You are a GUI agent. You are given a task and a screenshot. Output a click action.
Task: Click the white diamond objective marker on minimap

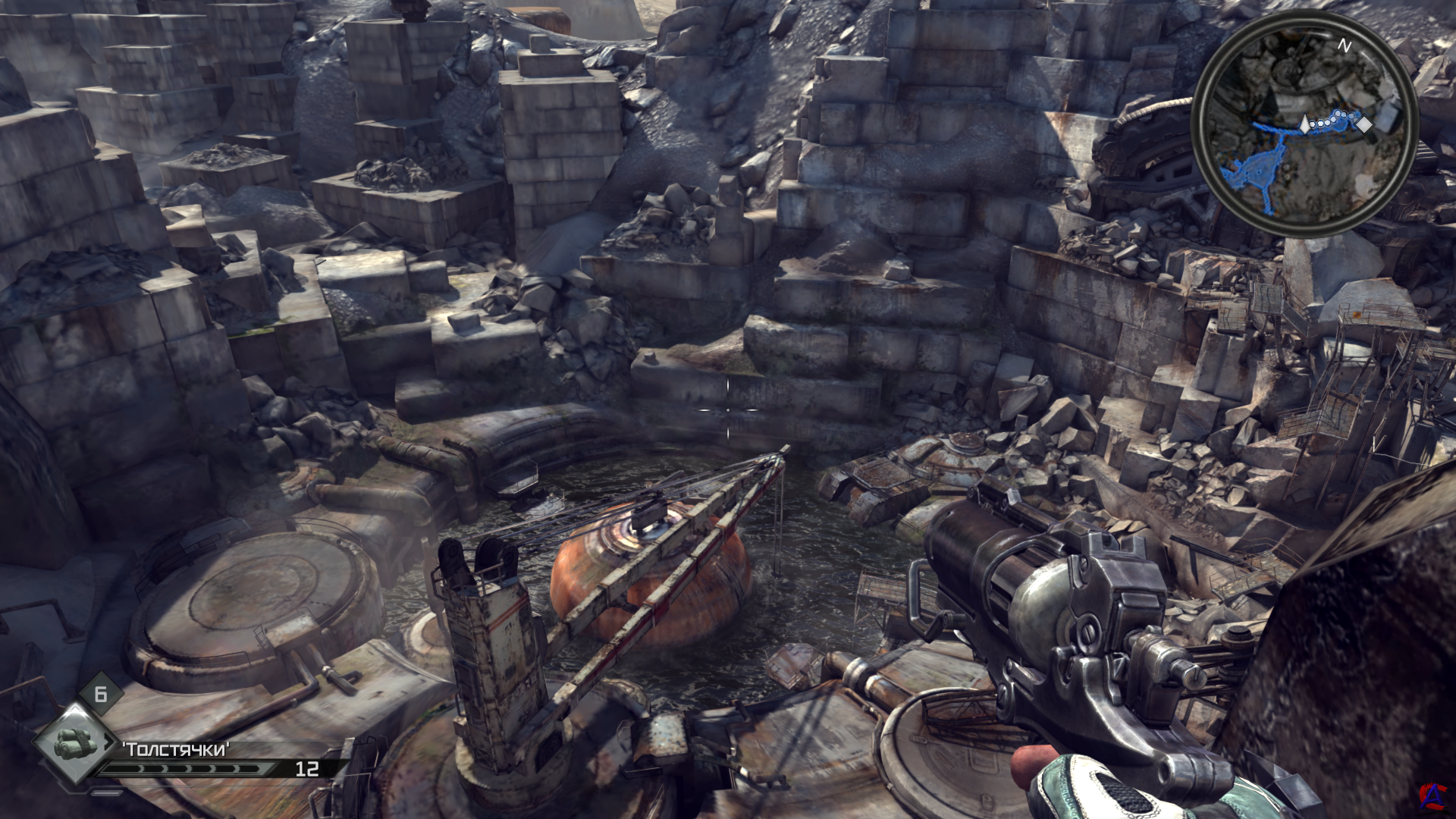coord(1363,123)
